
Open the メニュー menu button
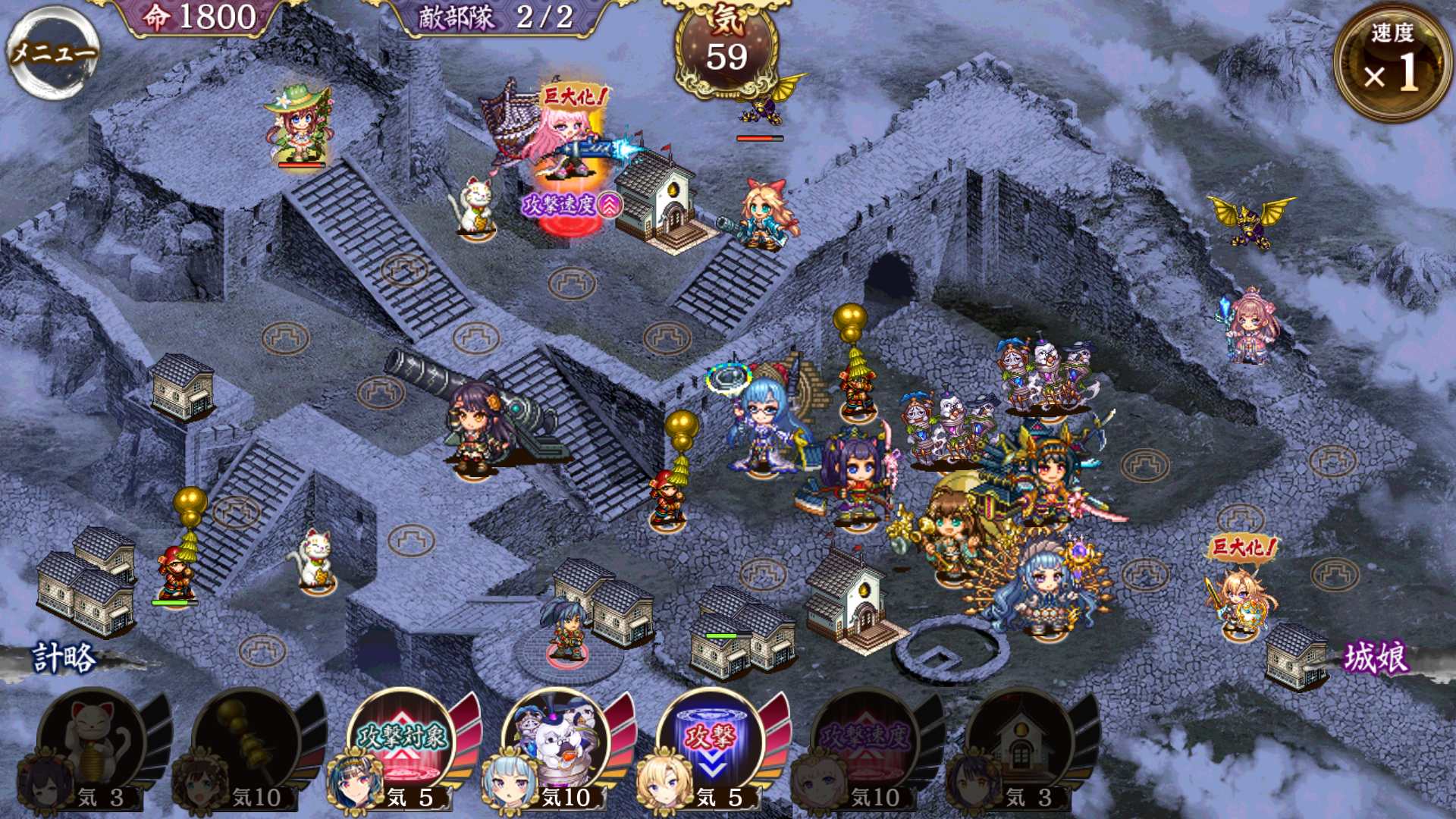point(53,52)
